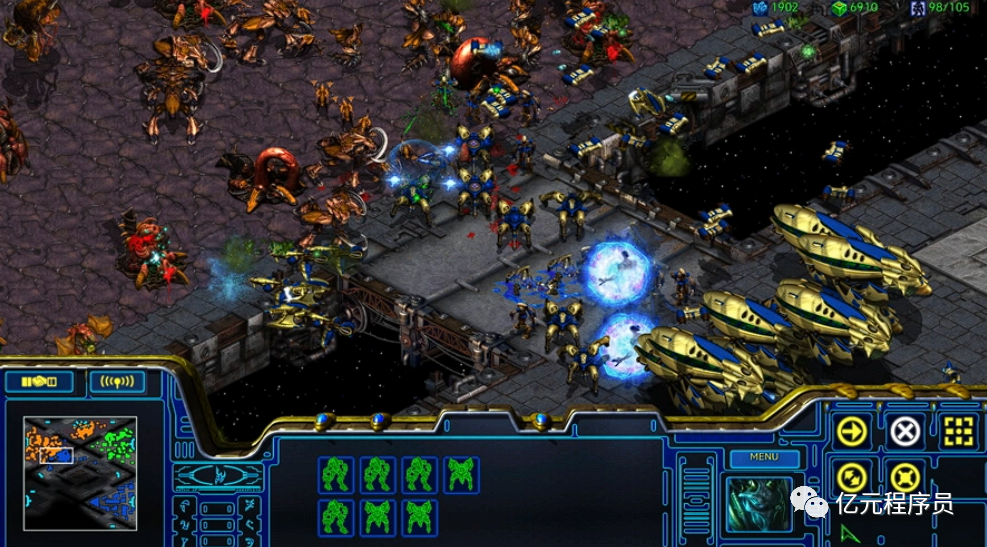Viewport: 987px width, 547px height.
Task: Select the Attack command icon
Action: (x=958, y=431)
